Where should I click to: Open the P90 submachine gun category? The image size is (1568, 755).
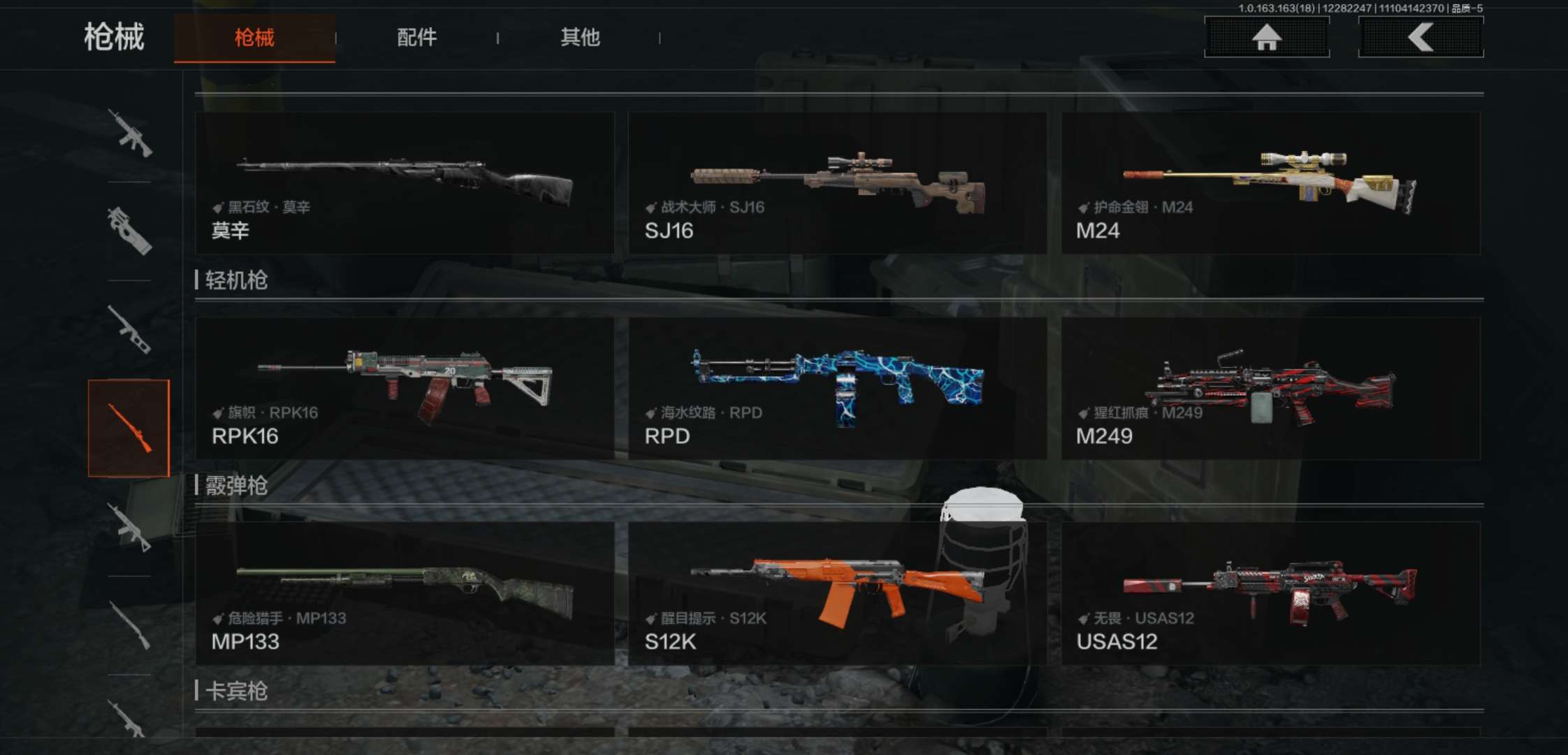point(129,231)
